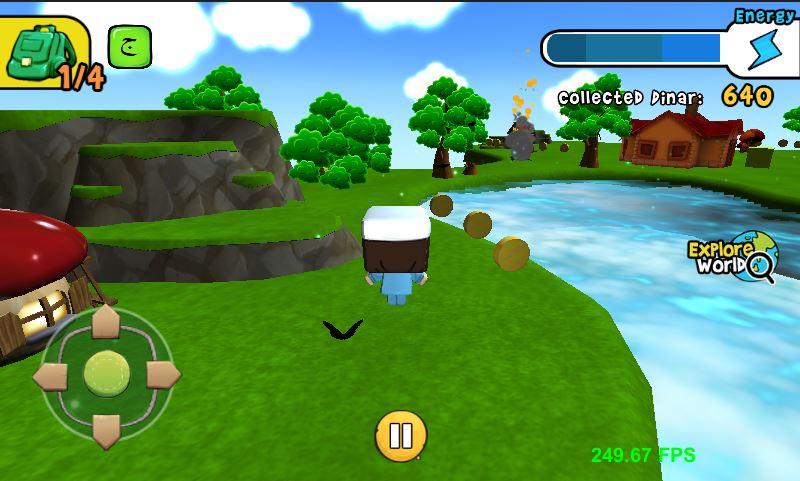This screenshot has height=481, width=800.
Task: Tap the lightning bolt energy icon
Action: [763, 48]
